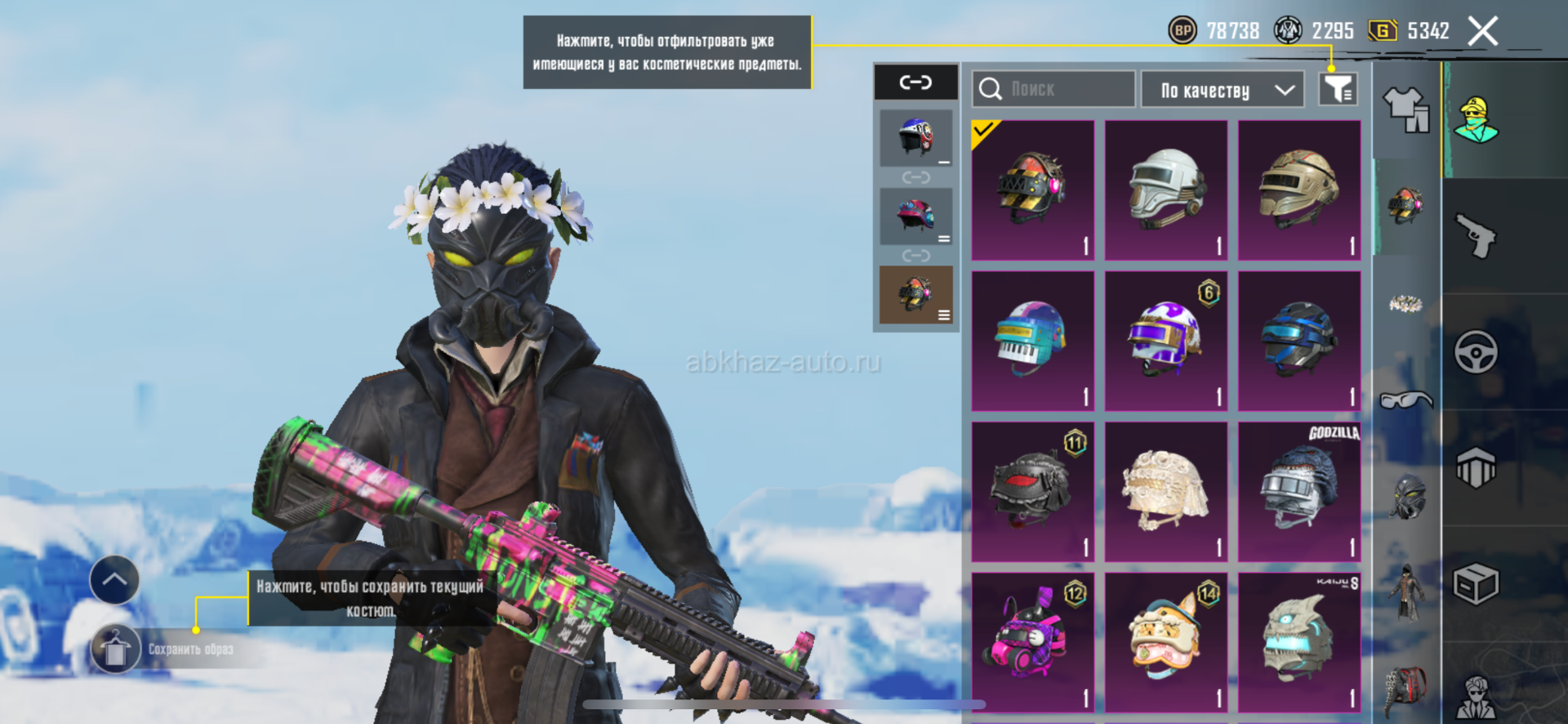Select the white helmet skin

[1165, 190]
